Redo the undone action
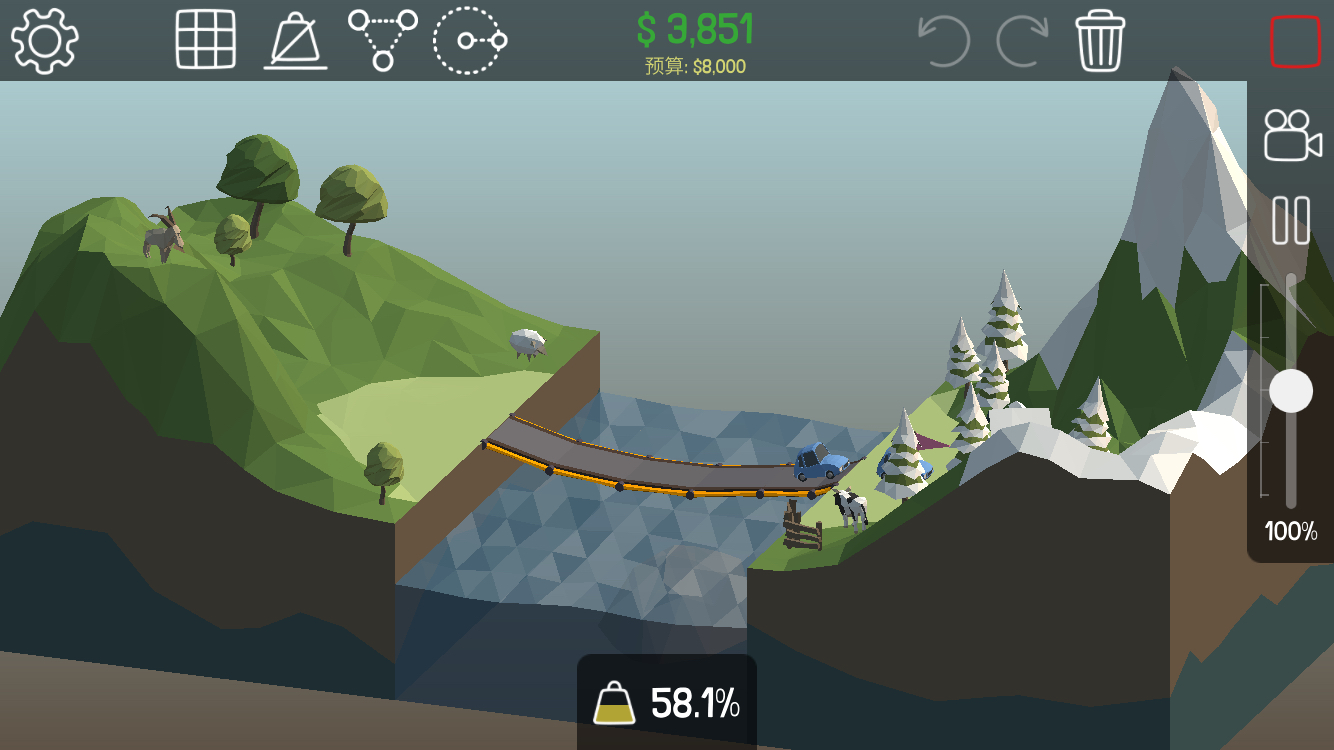This screenshot has height=750, width=1334. click(1021, 41)
